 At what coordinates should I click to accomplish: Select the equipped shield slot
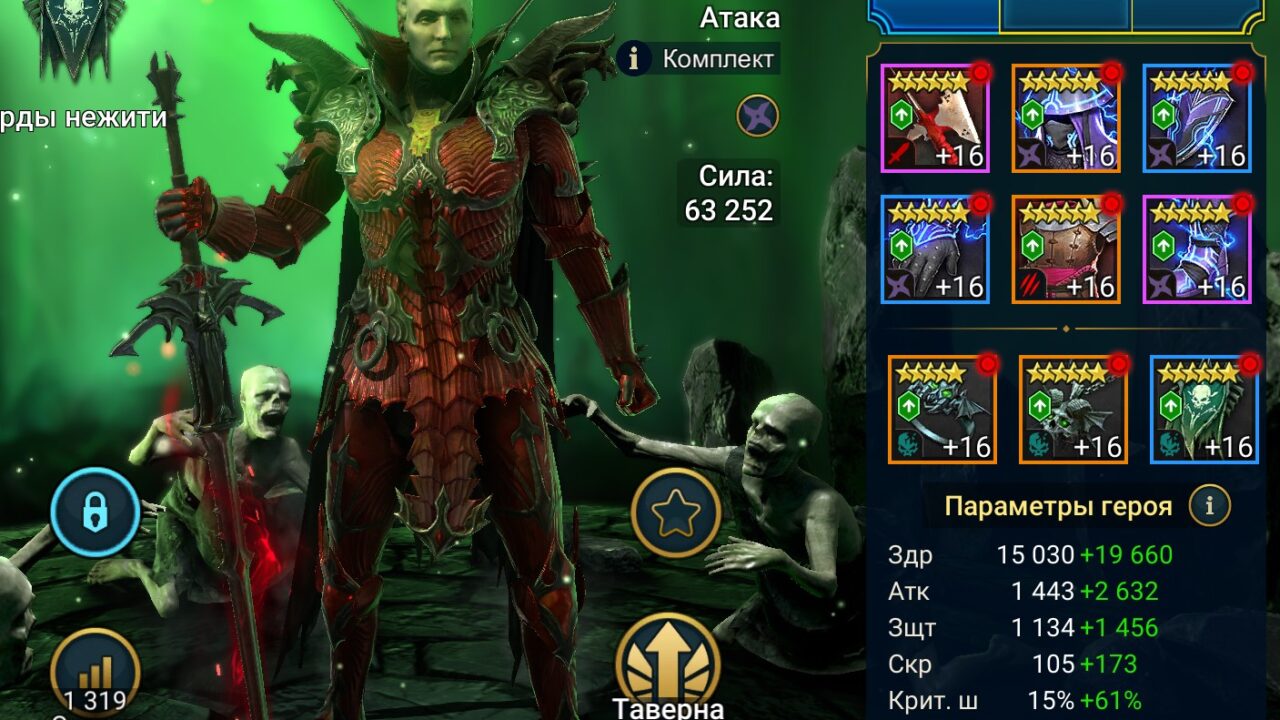point(1197,118)
